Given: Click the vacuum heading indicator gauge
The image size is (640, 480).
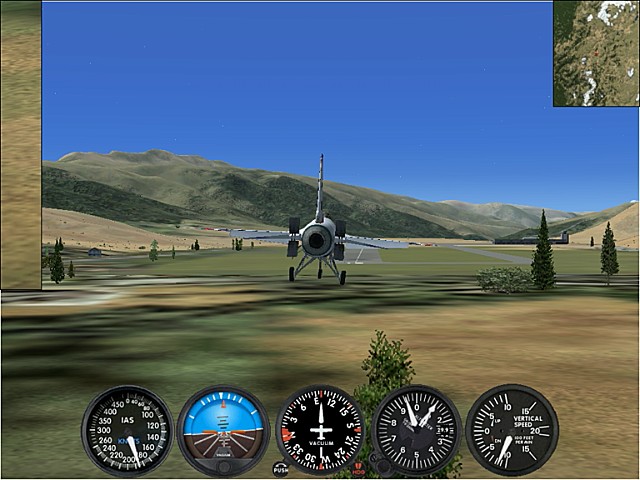Looking at the screenshot, I should click(320, 430).
